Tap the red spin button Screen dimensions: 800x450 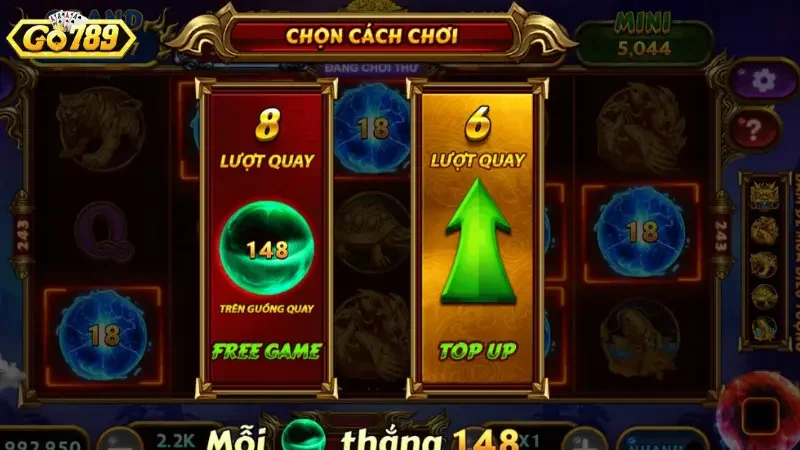[x=762, y=412]
